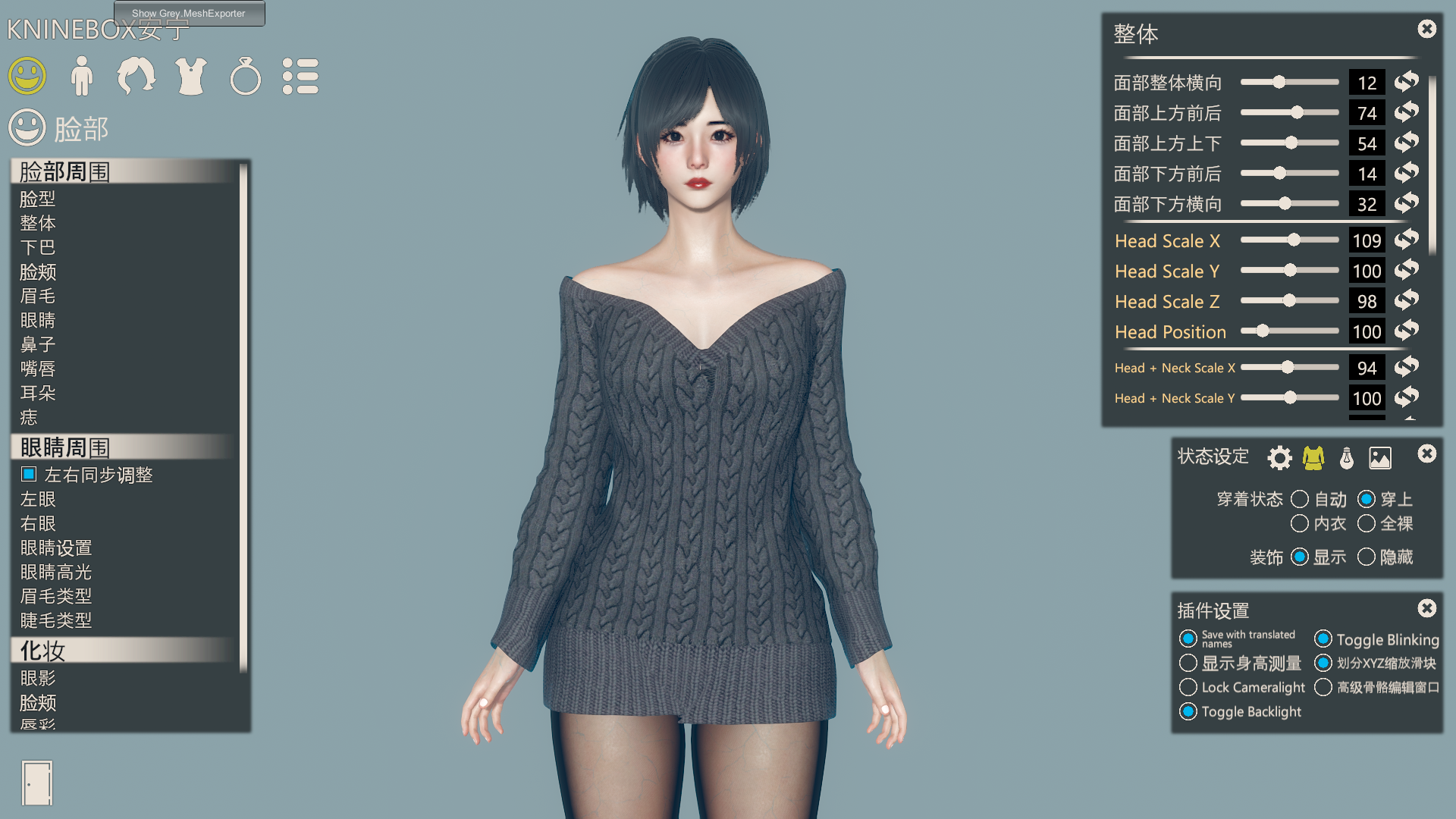Toggle Lock Cameralight option
Image resolution: width=1456 pixels, height=819 pixels.
pyautogui.click(x=1188, y=688)
